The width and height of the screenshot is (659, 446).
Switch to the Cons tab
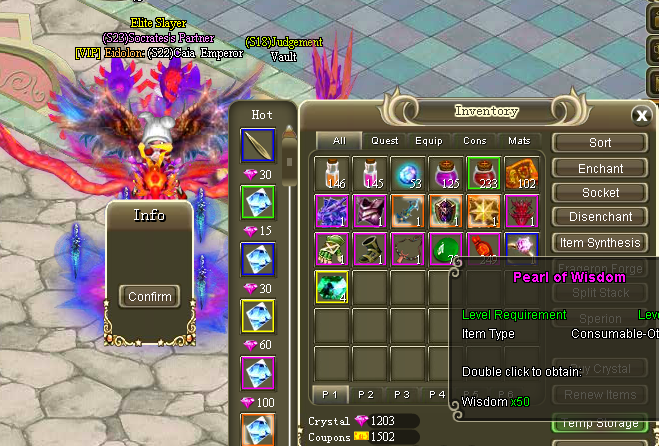coord(475,141)
